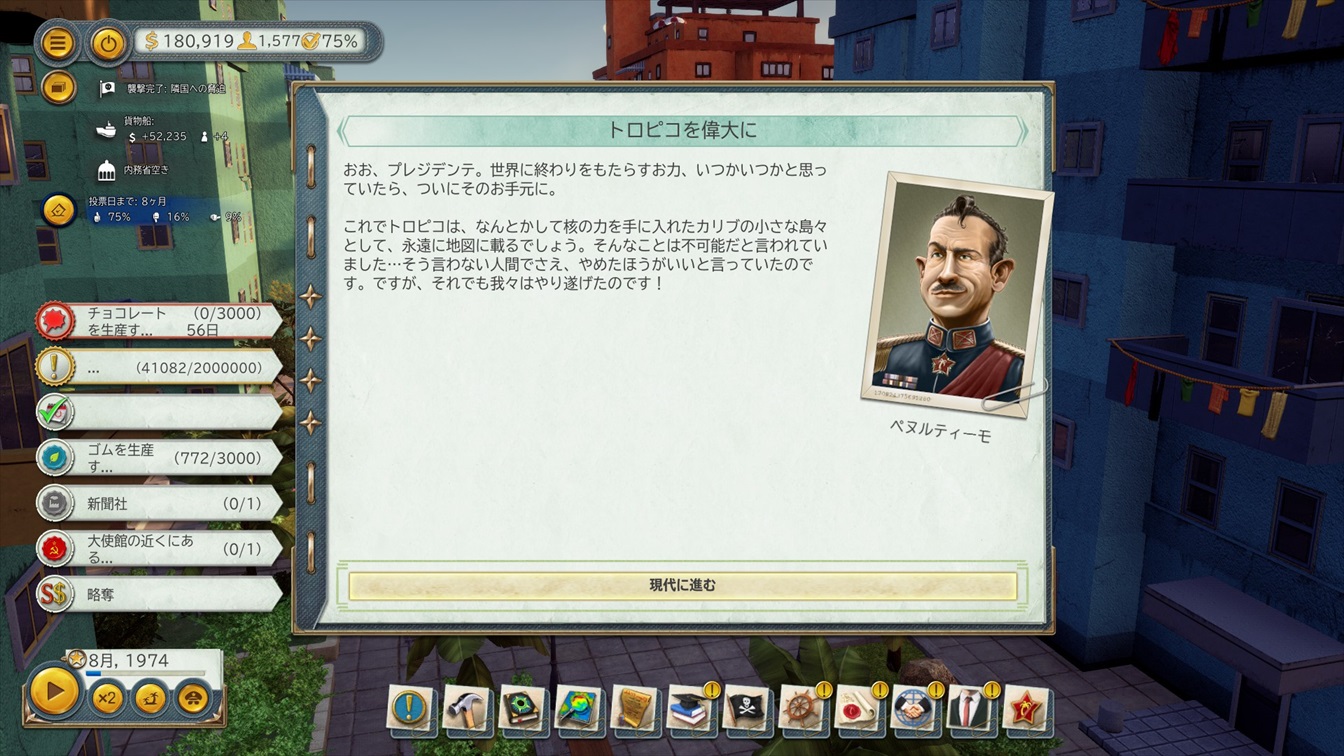Image resolution: width=1344 pixels, height=756 pixels.
Task: Open the handshake diplomacy menu
Action: [x=914, y=708]
